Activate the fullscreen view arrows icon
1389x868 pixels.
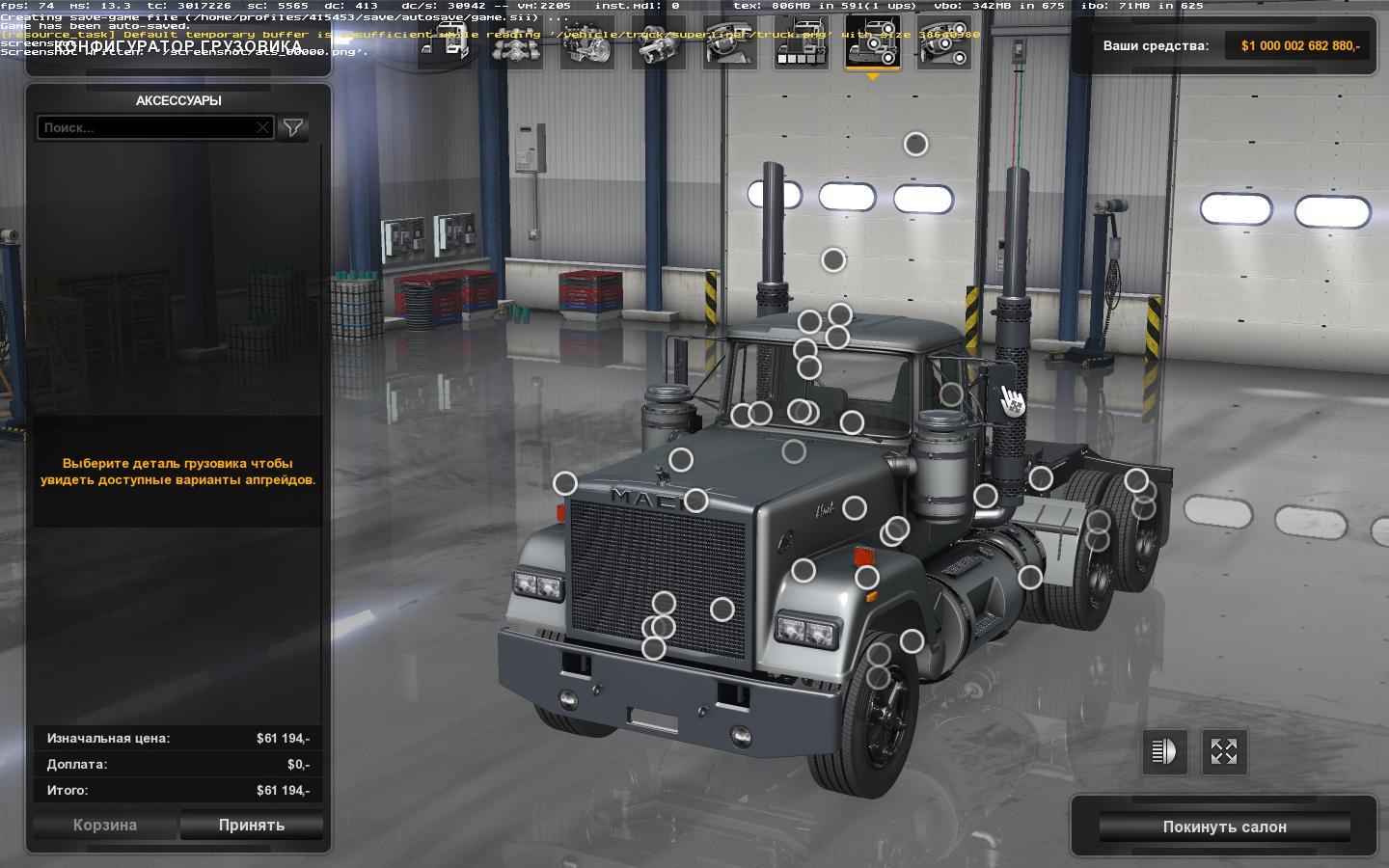point(1224,751)
